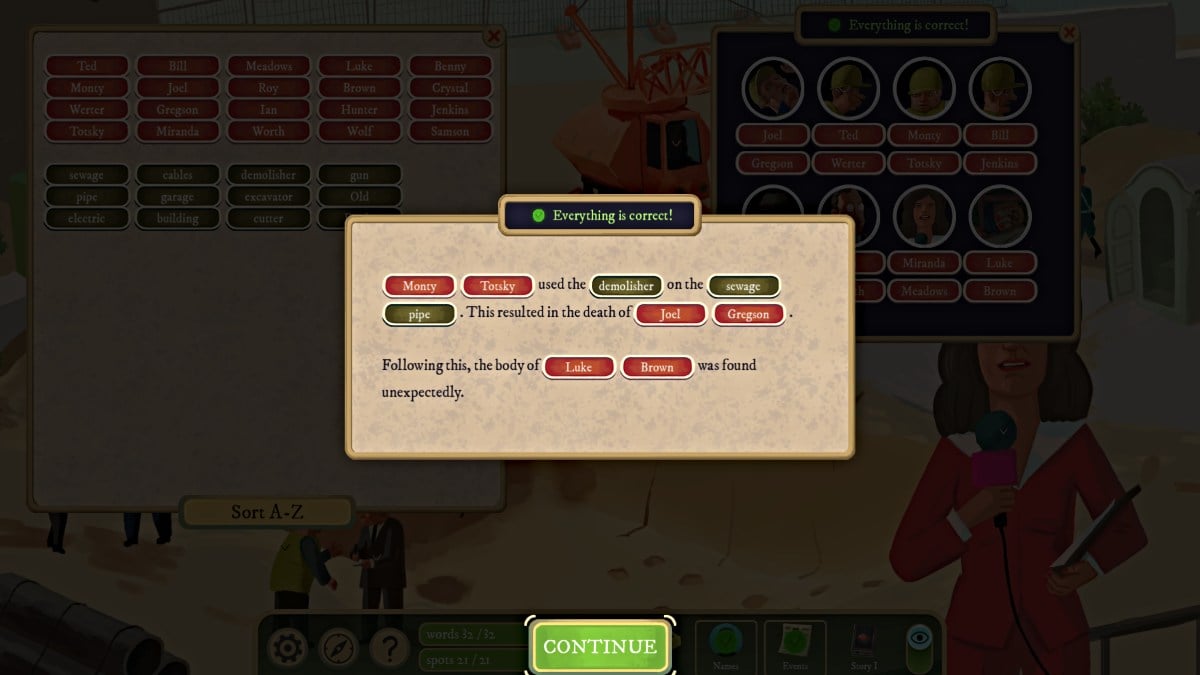Select the Hunter name chip
Viewport: 1200px width, 675px height.
click(x=359, y=110)
